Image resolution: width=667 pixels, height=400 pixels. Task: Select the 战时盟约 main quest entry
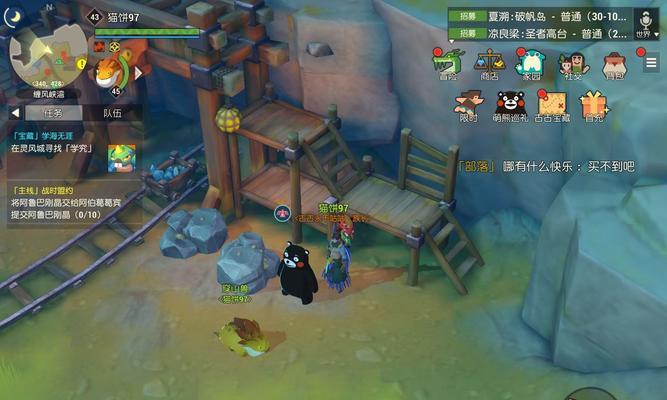coord(60,201)
